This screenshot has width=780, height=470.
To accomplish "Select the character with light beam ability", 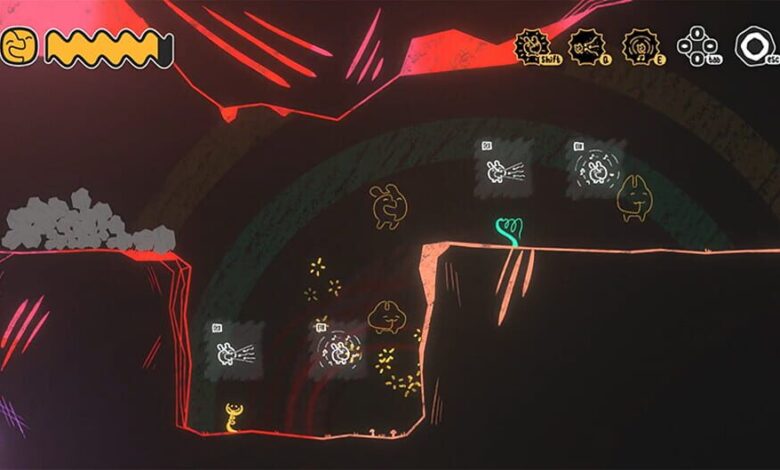I will click(587, 46).
